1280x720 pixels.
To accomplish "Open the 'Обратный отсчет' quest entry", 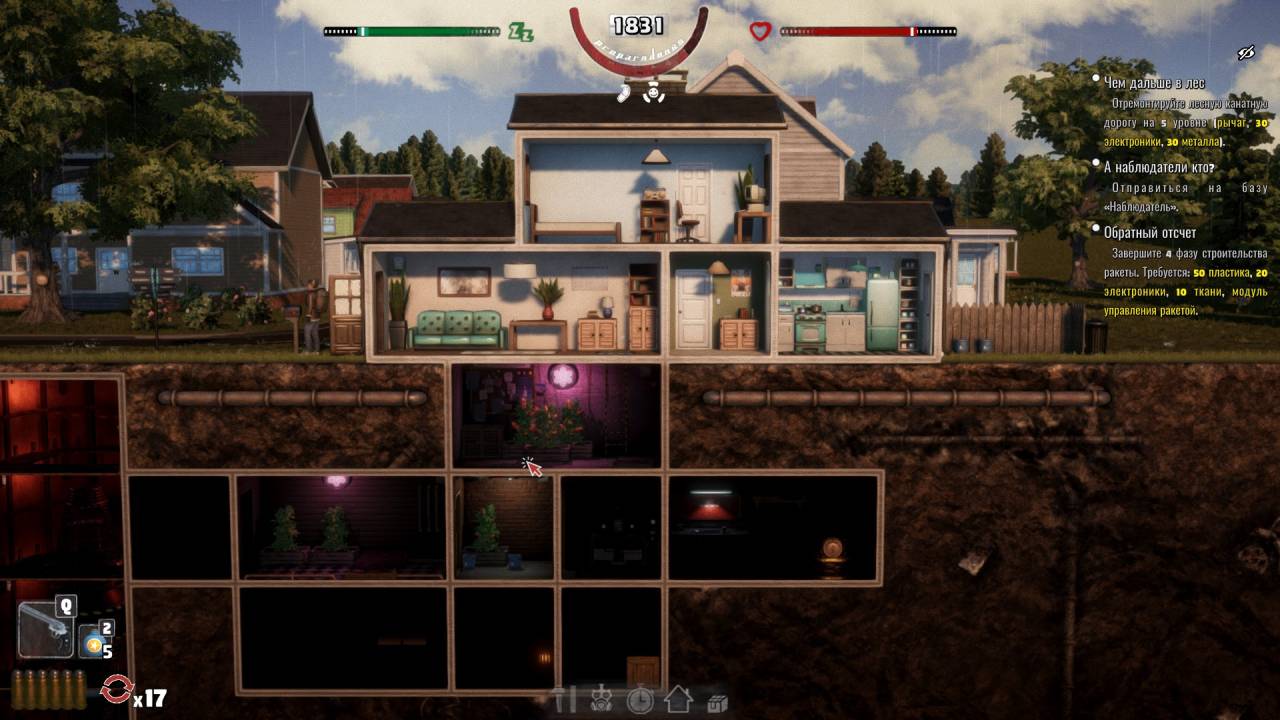I will [x=1149, y=232].
